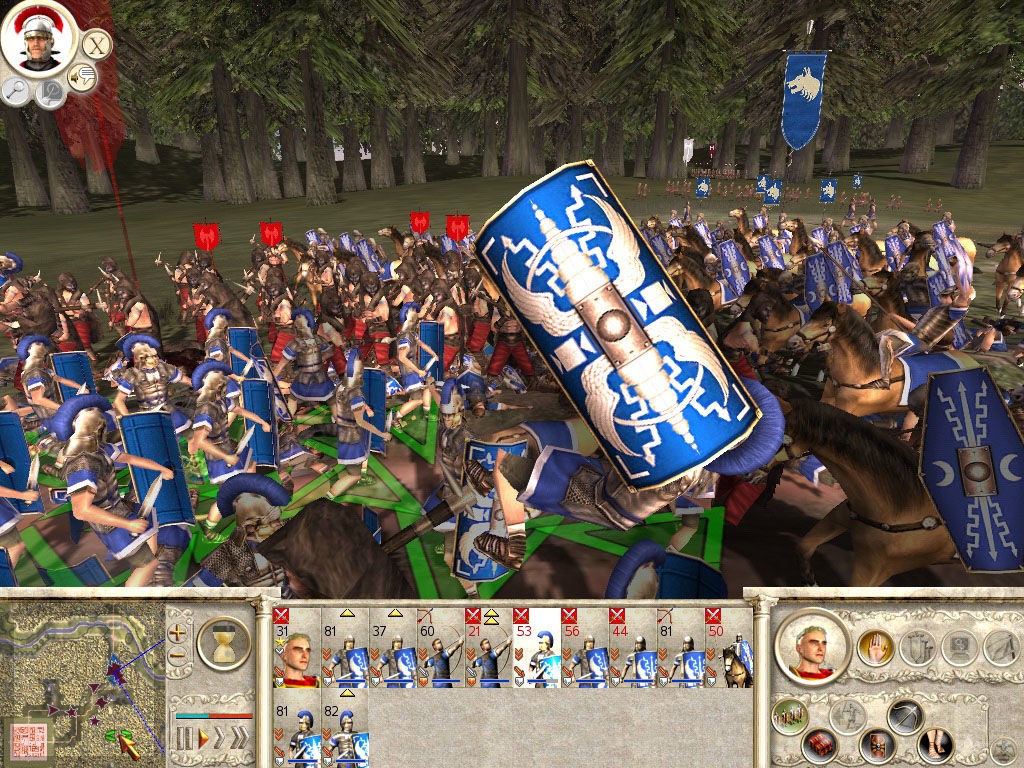Select the general's unit card with 31 men
Viewport: 1024px width, 768px height.
tap(296, 648)
